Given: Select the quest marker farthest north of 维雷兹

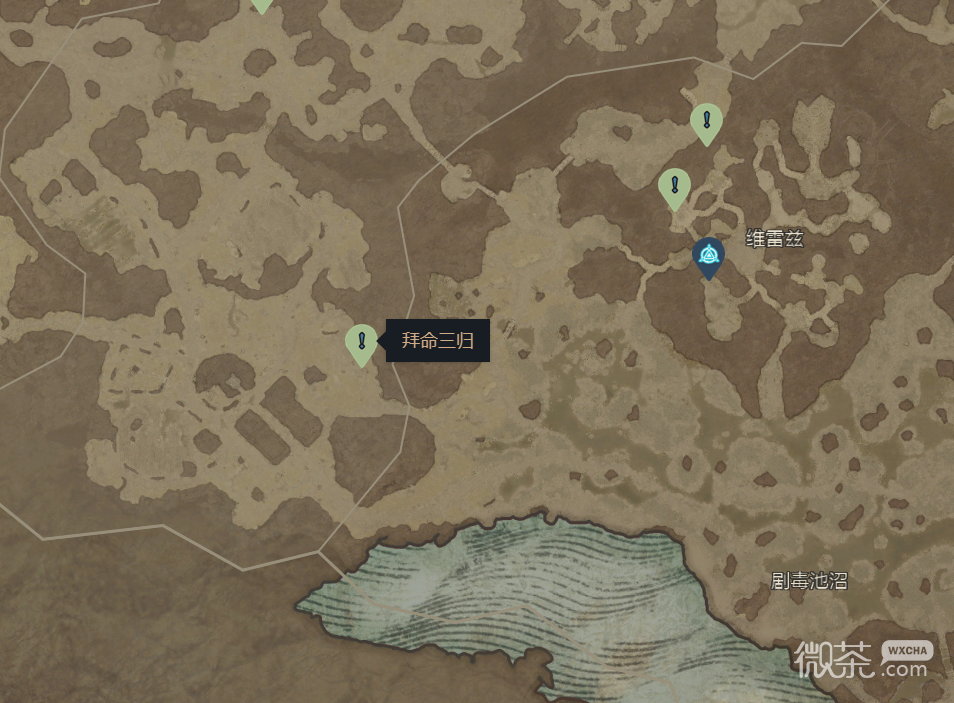Looking at the screenshot, I should pos(706,121).
